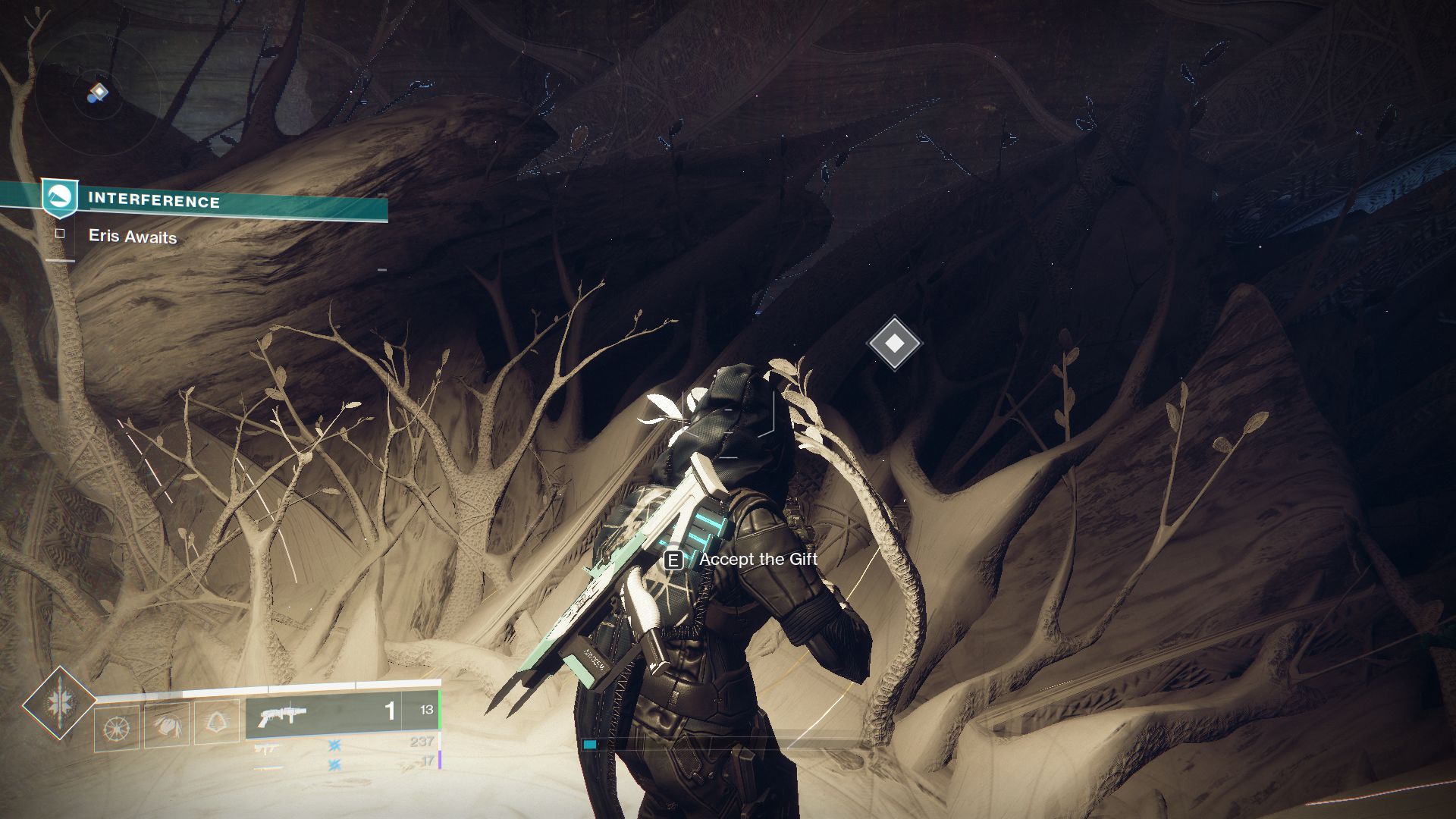The width and height of the screenshot is (1456, 819).
Task: Click the grenade ability icon
Action: pos(118,726)
